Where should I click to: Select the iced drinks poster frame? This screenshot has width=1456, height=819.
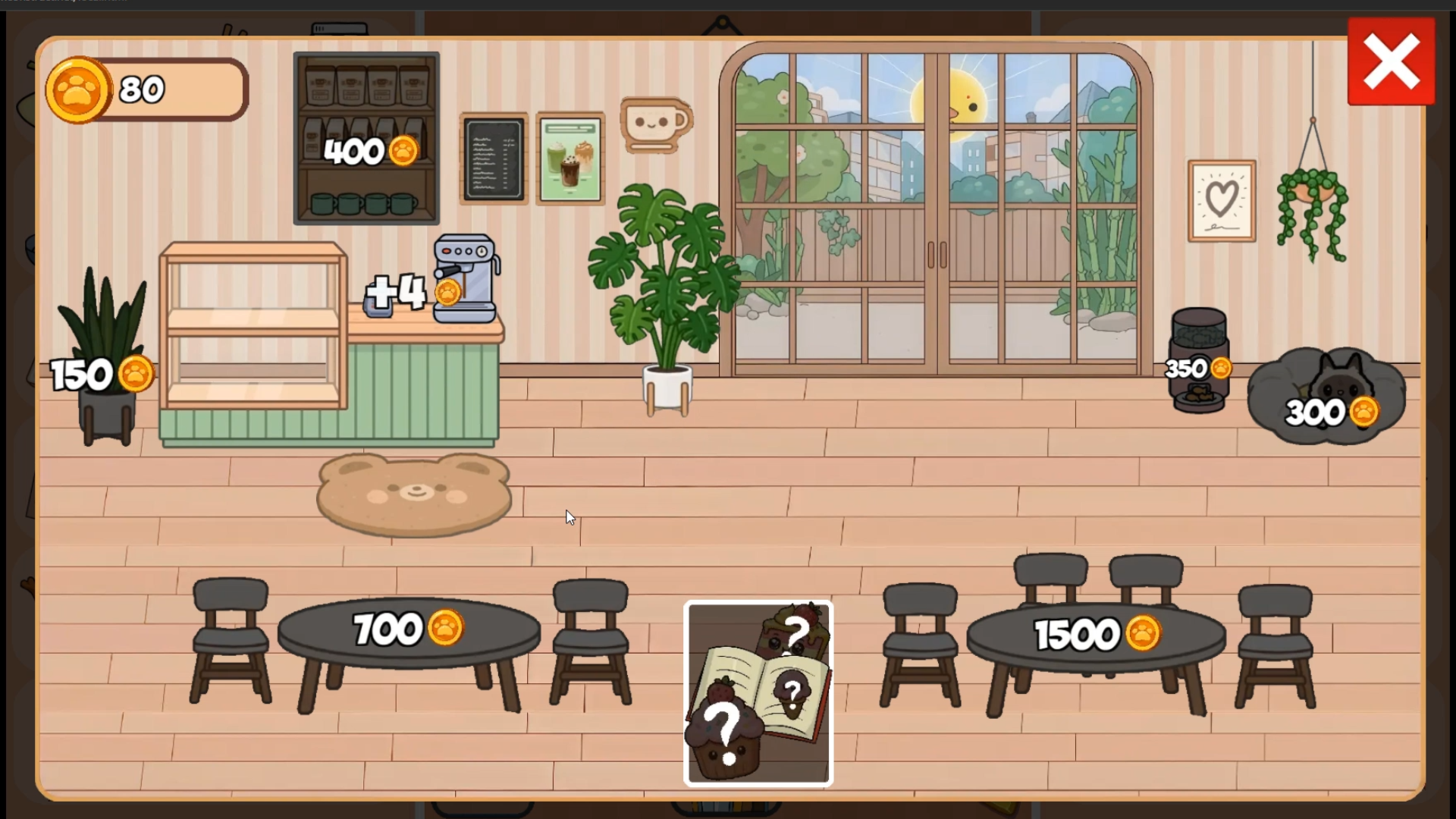(570, 159)
